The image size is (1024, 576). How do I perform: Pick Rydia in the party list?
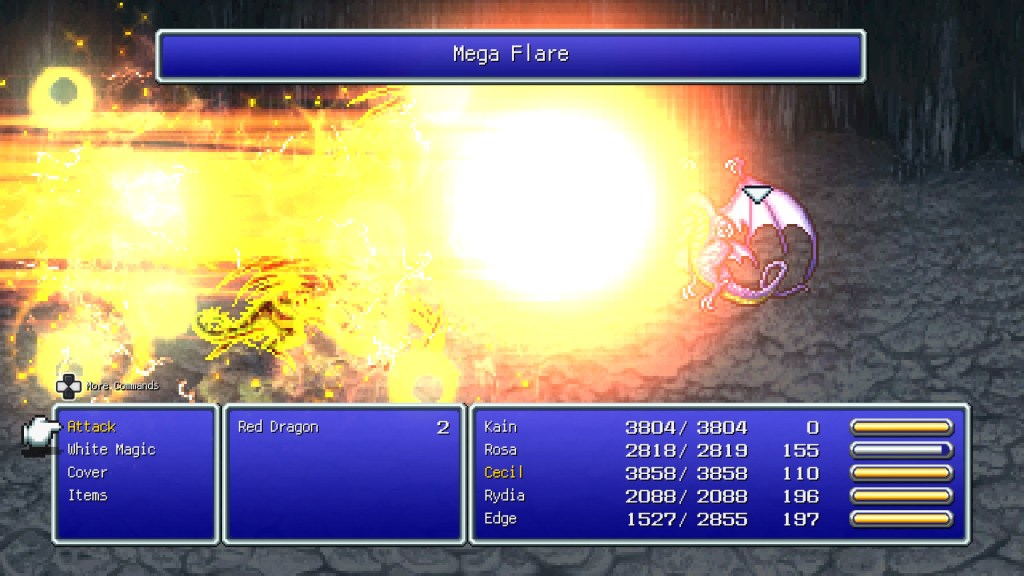504,496
